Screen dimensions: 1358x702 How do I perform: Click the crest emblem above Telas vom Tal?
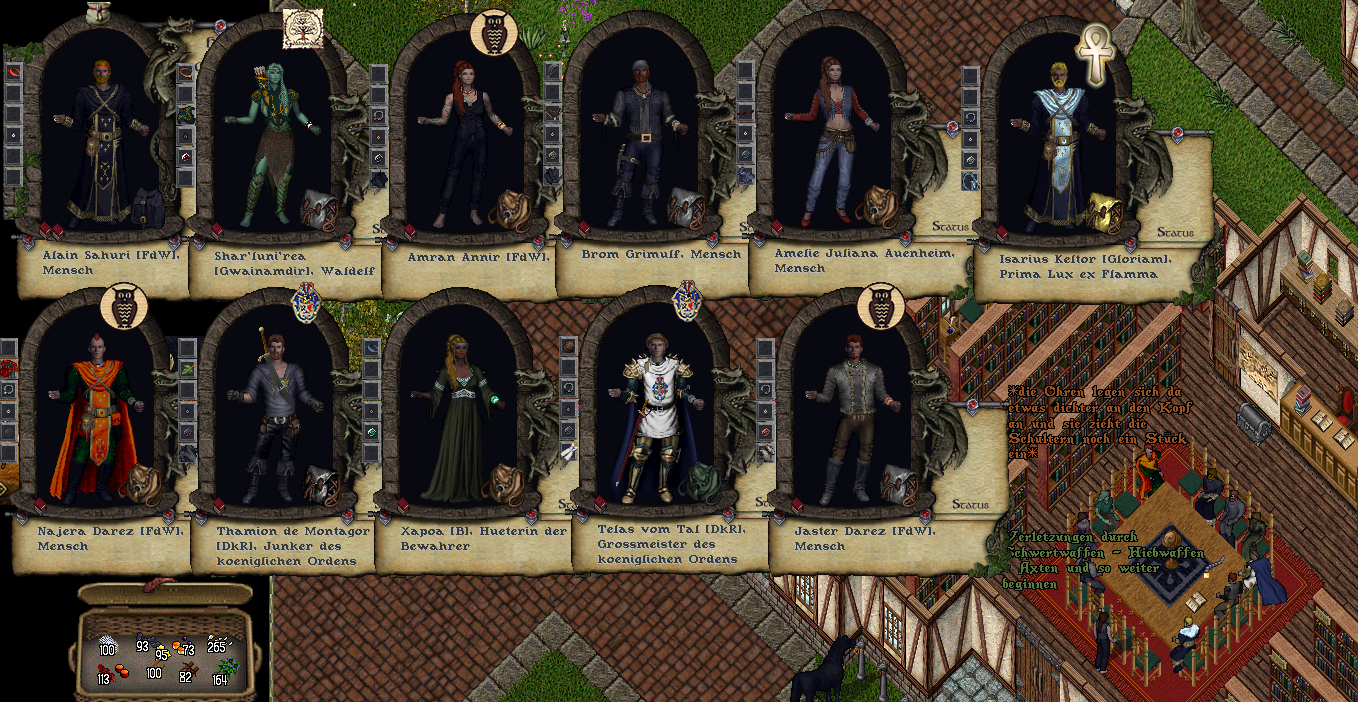pos(687,300)
